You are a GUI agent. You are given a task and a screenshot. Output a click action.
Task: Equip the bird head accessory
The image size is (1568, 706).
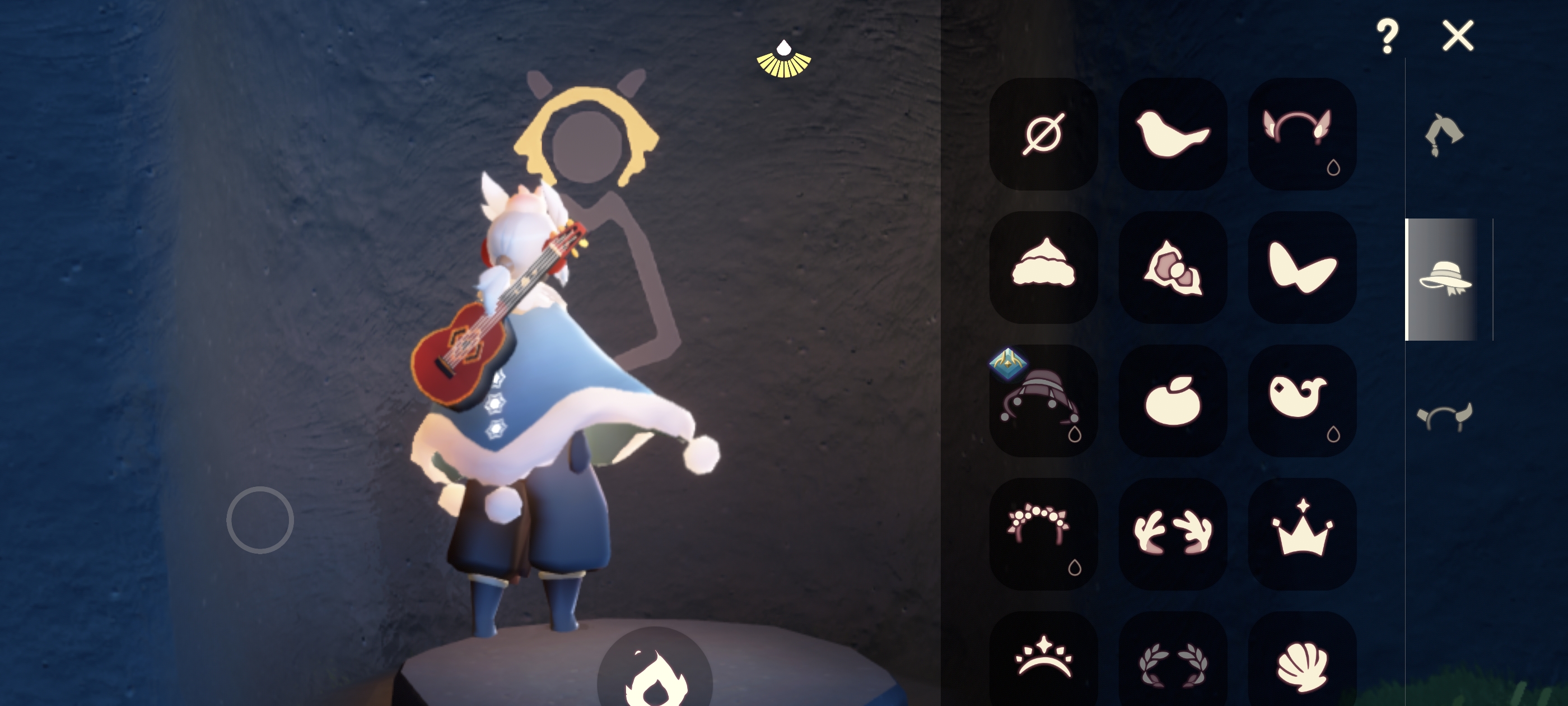coord(1172,134)
